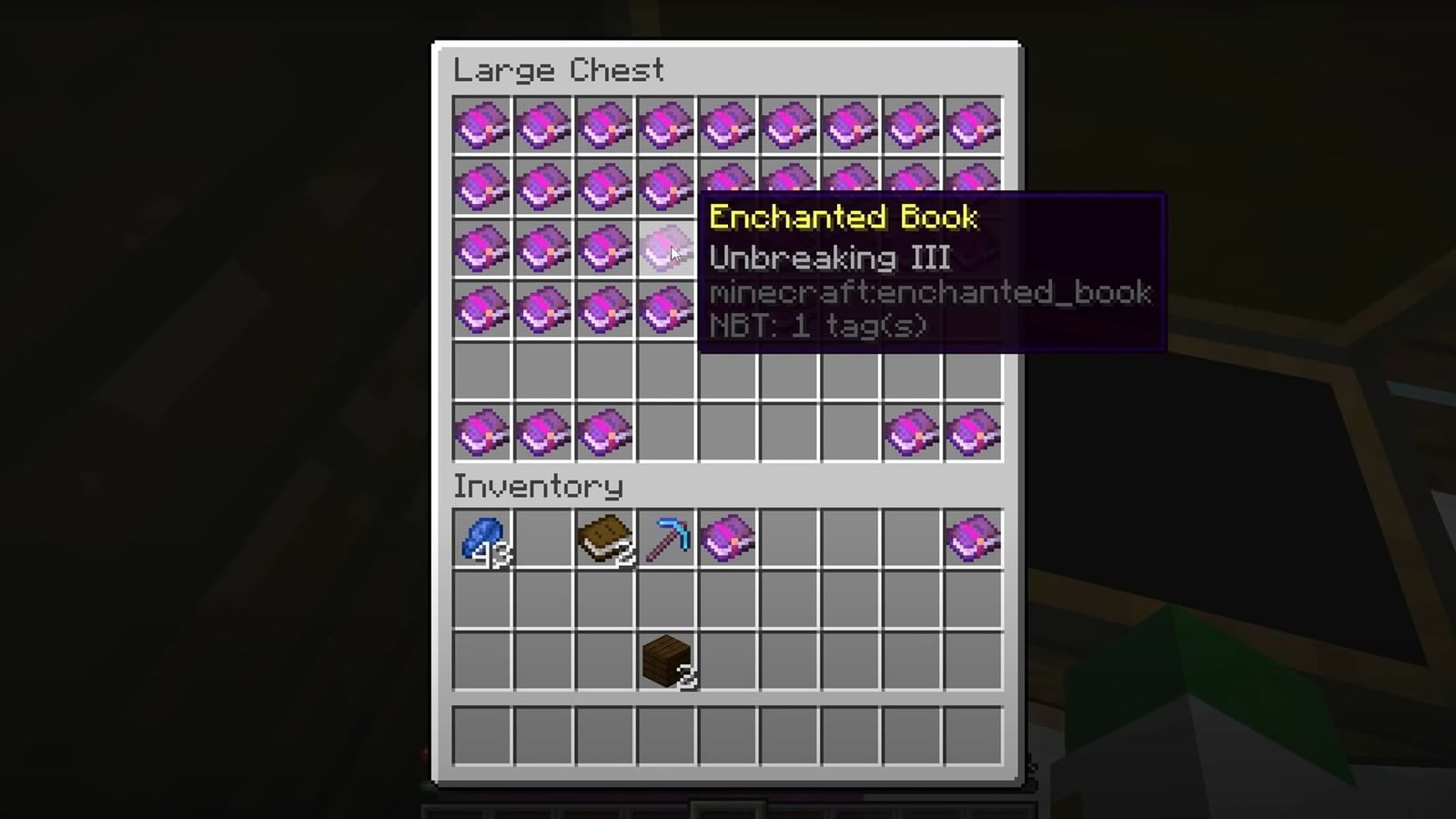
Task: Select the top-left enchanted book in the chest
Action: 480,126
